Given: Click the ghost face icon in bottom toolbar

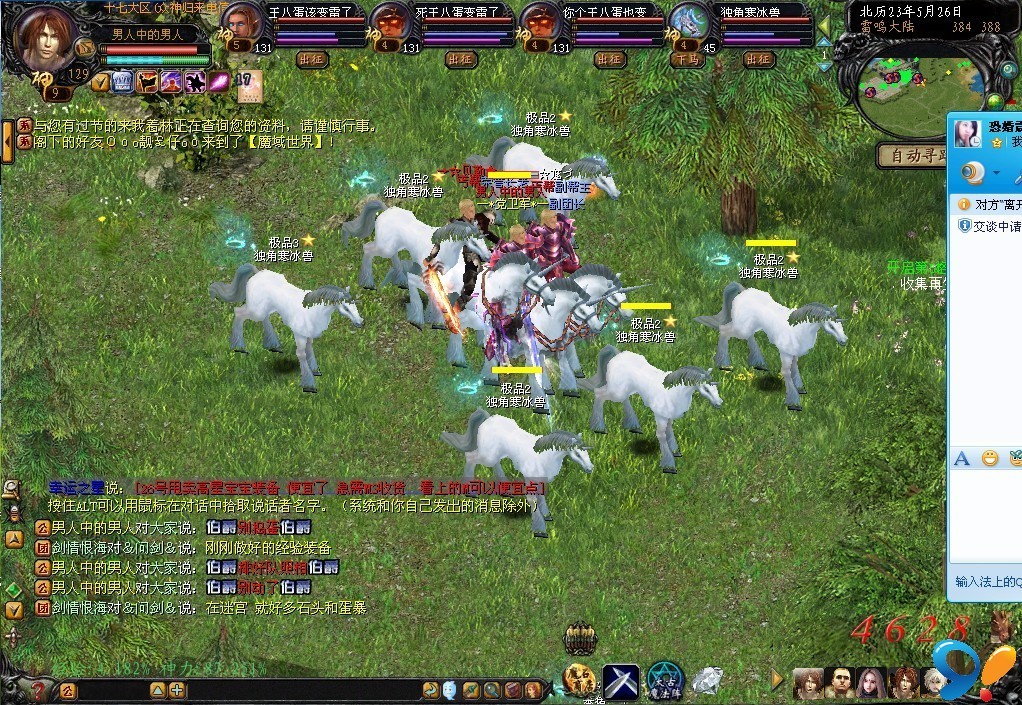Looking at the screenshot, I should 450,690.
